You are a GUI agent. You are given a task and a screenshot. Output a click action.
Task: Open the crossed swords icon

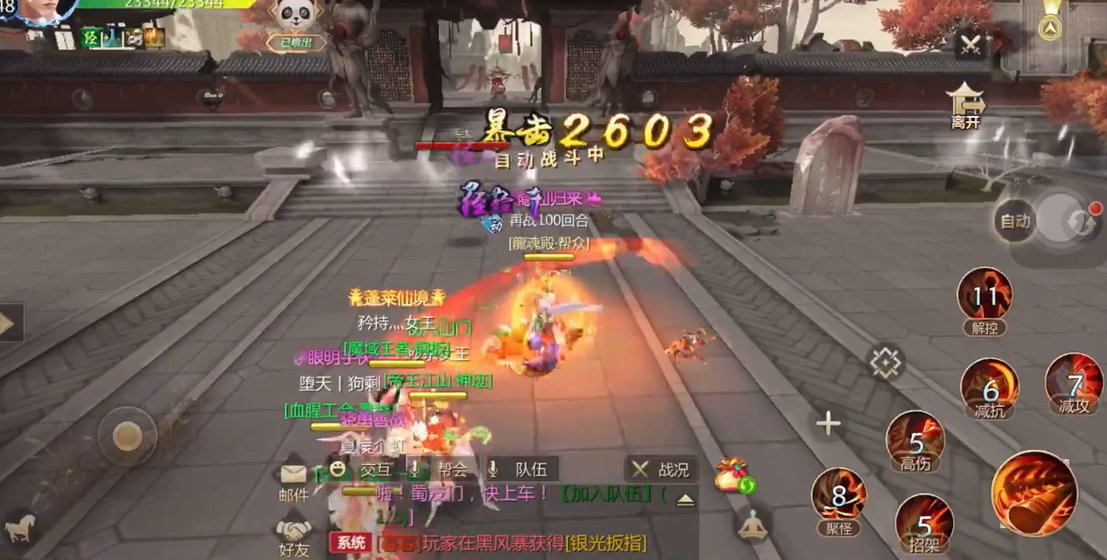970,45
